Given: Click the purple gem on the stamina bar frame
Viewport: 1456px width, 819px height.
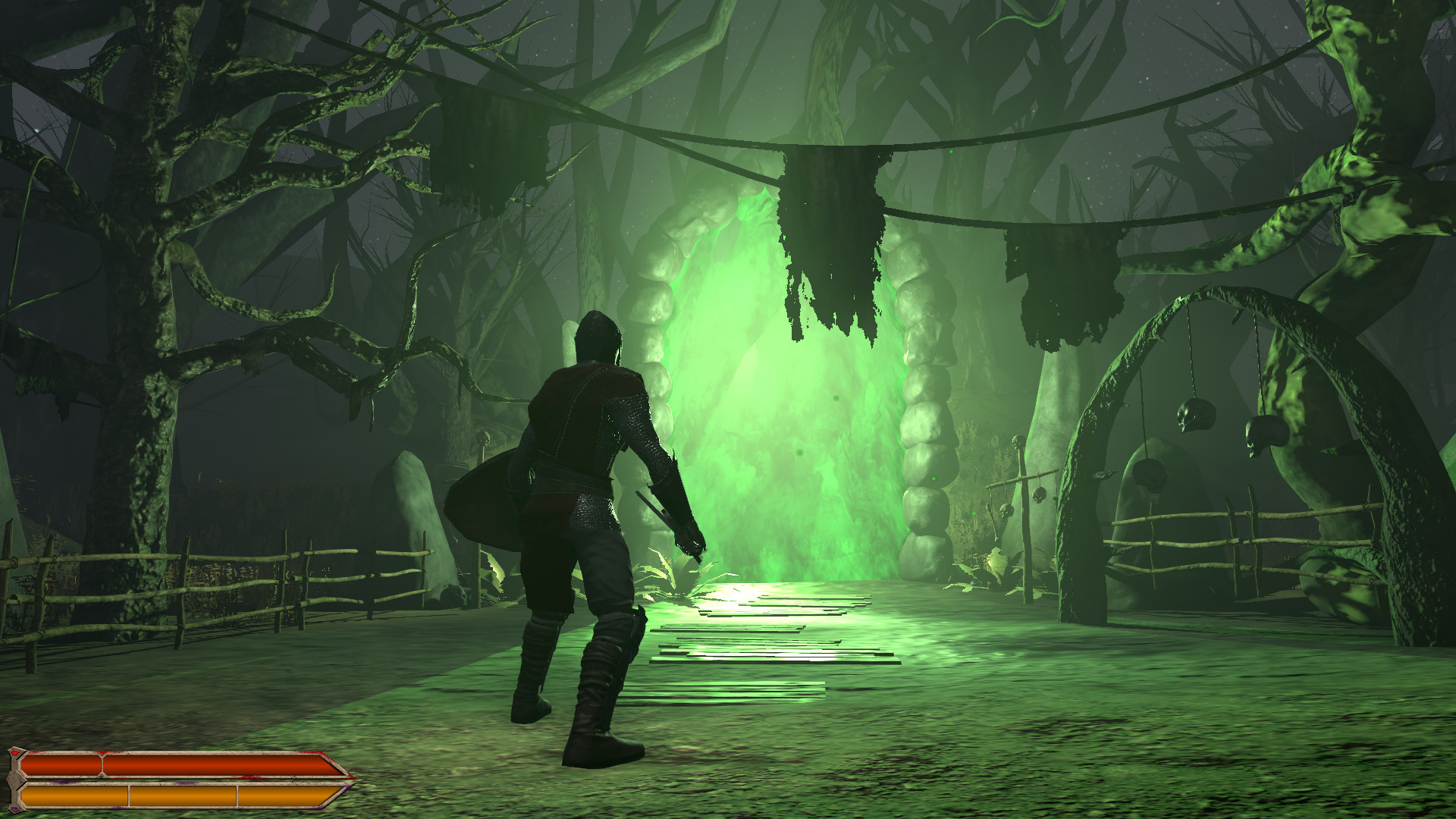Looking at the screenshot, I should point(15,810).
